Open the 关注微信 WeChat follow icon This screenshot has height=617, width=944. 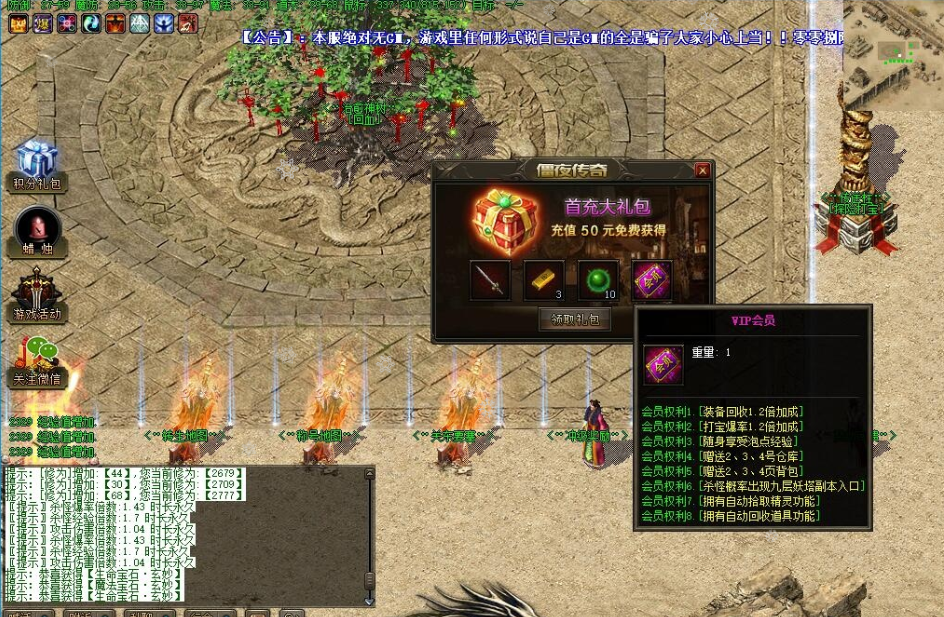point(38,362)
